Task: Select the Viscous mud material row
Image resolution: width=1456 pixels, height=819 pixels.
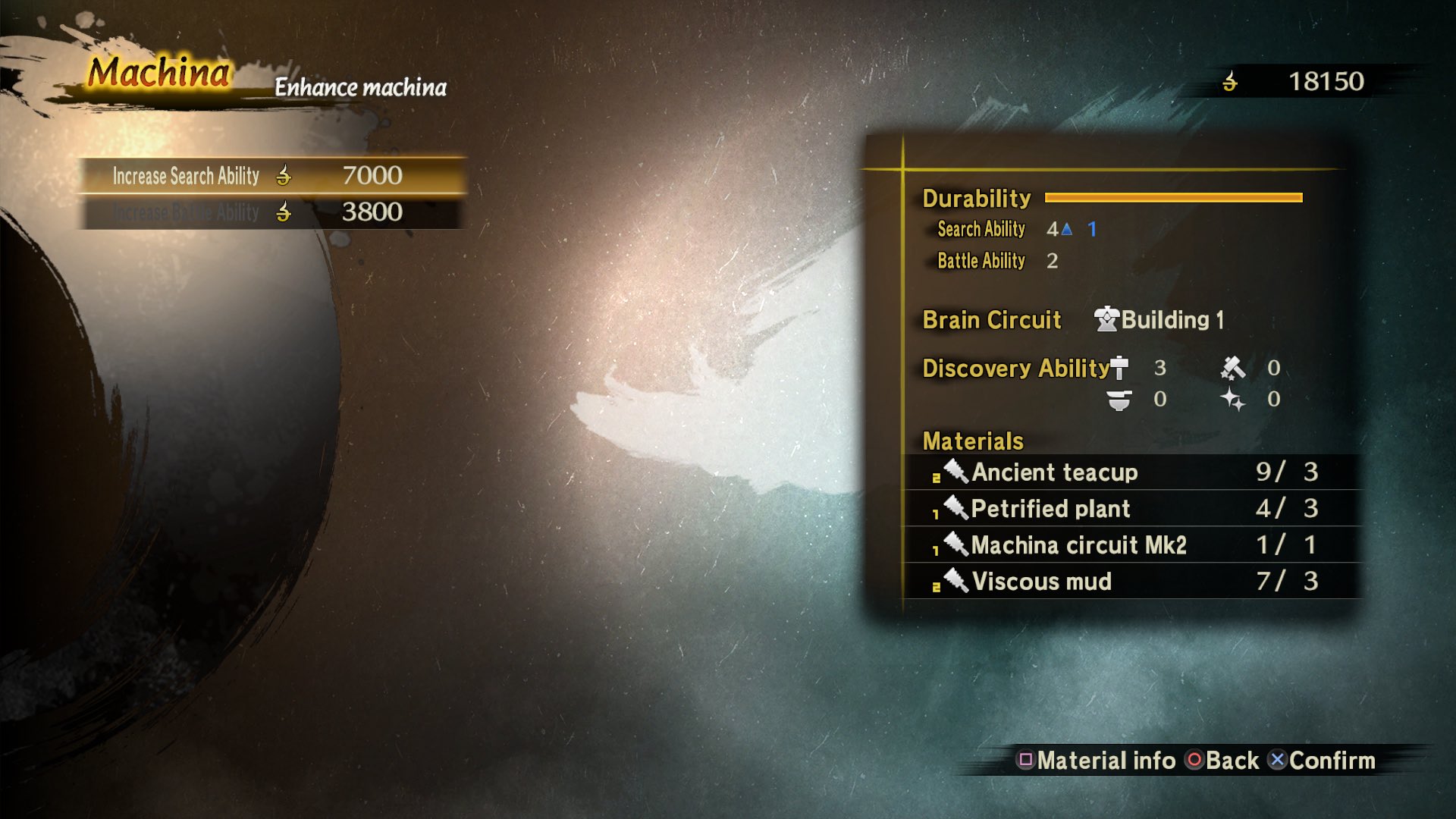Action: pos(1130,582)
